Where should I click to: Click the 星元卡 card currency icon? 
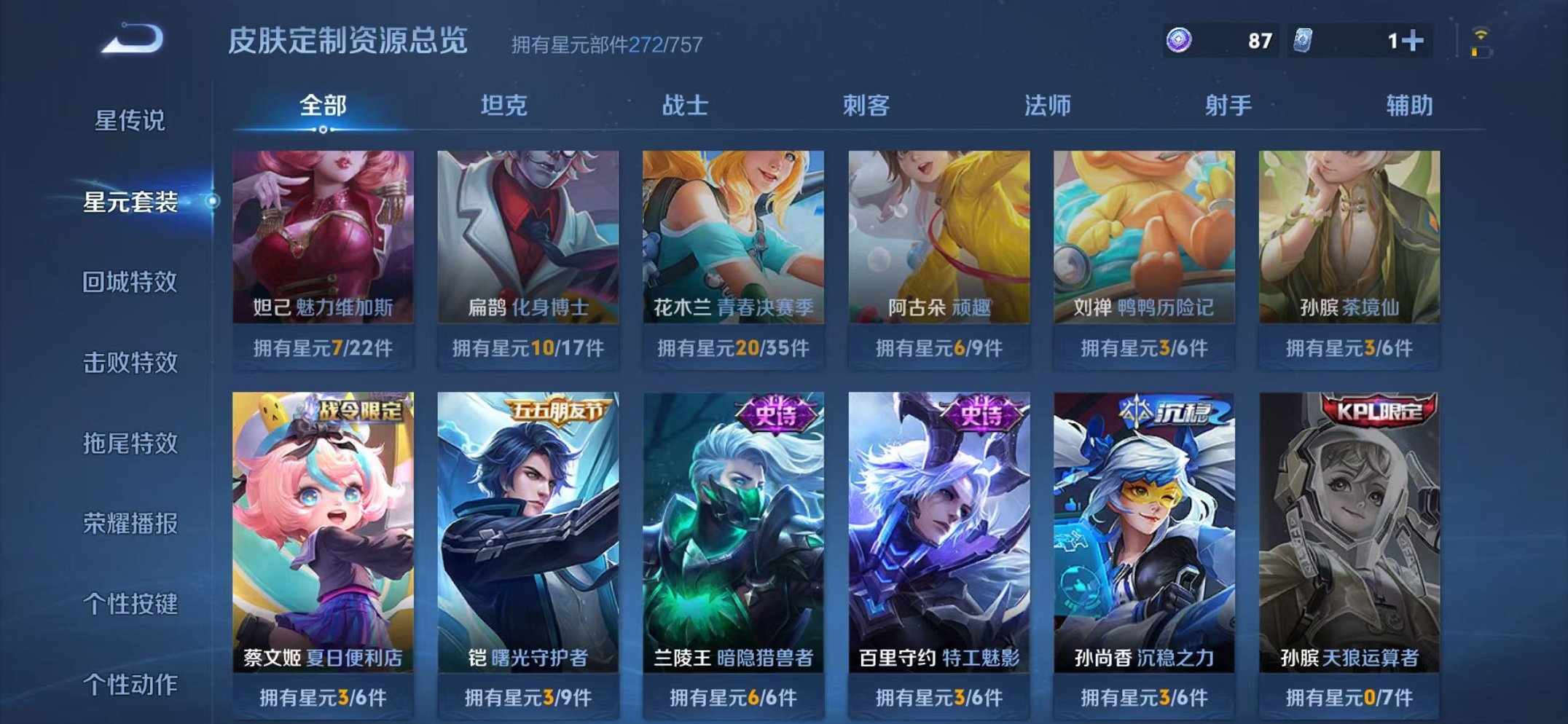1304,42
